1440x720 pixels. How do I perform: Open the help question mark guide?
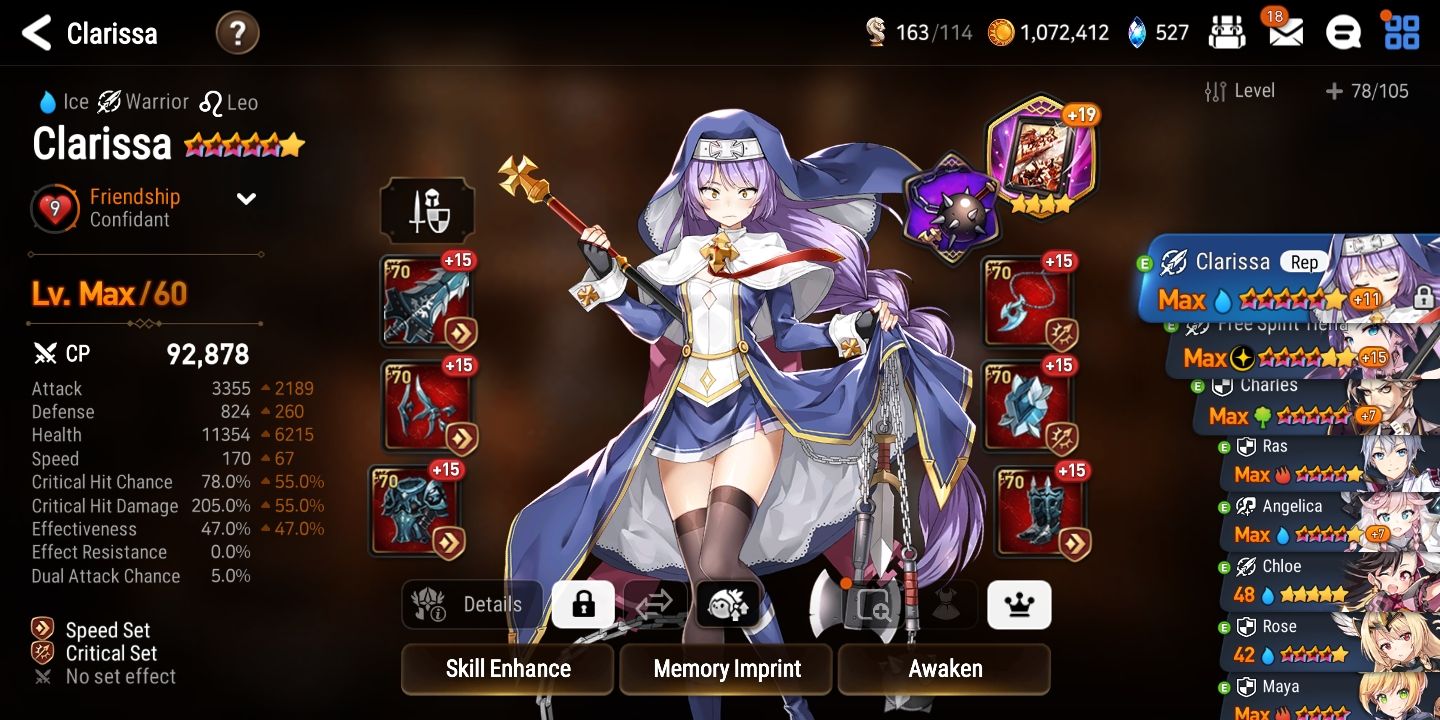point(237,32)
